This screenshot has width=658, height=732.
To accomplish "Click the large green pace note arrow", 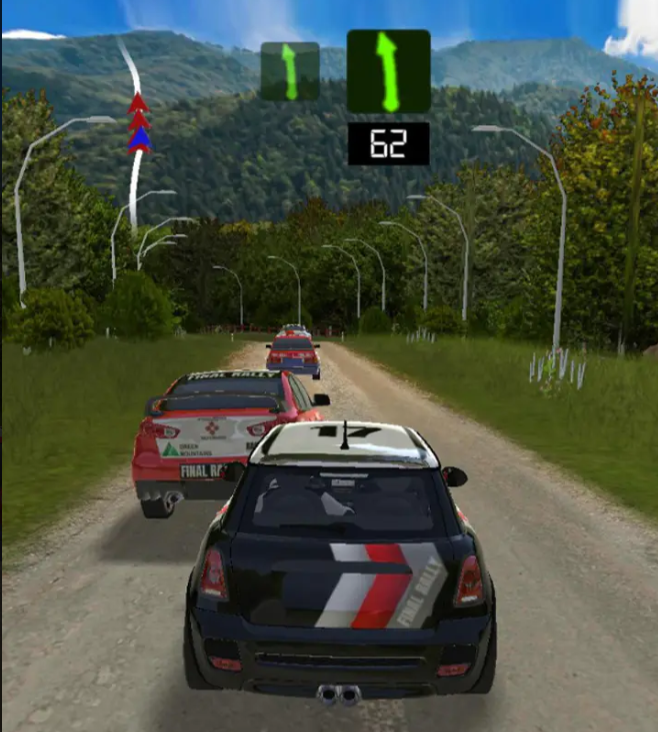I will coord(388,71).
